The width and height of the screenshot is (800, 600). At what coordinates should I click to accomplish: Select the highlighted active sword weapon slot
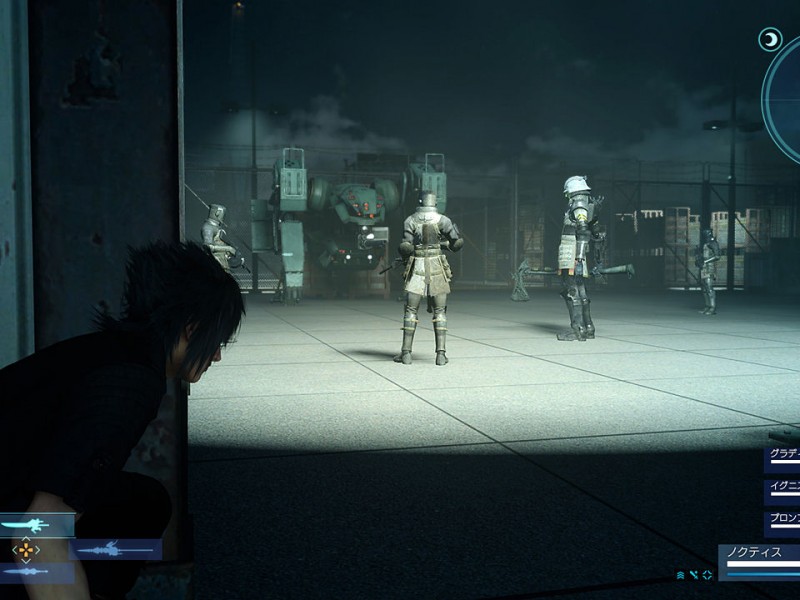pos(36,524)
